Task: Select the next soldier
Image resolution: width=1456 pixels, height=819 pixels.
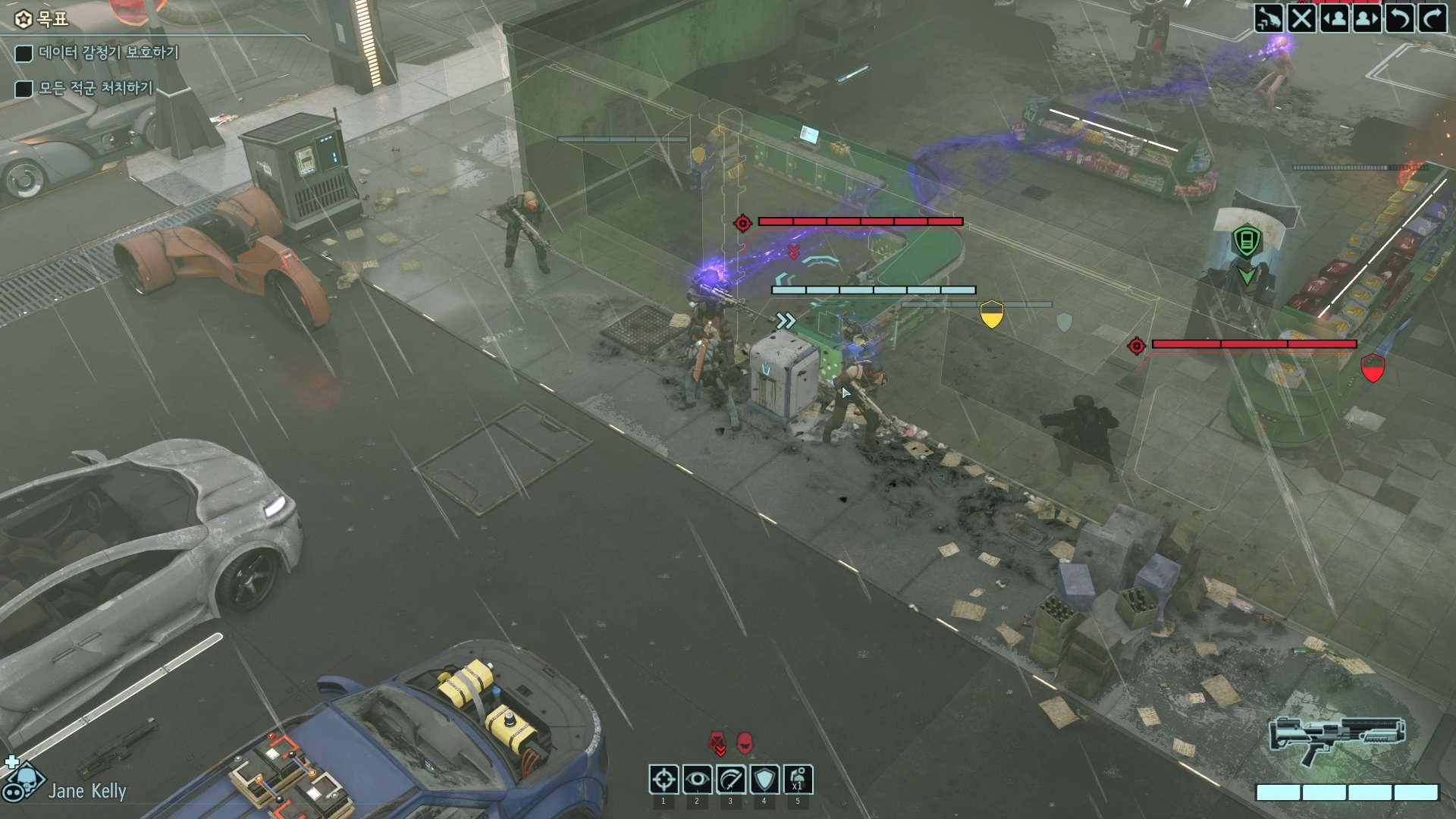Action: (1367, 17)
